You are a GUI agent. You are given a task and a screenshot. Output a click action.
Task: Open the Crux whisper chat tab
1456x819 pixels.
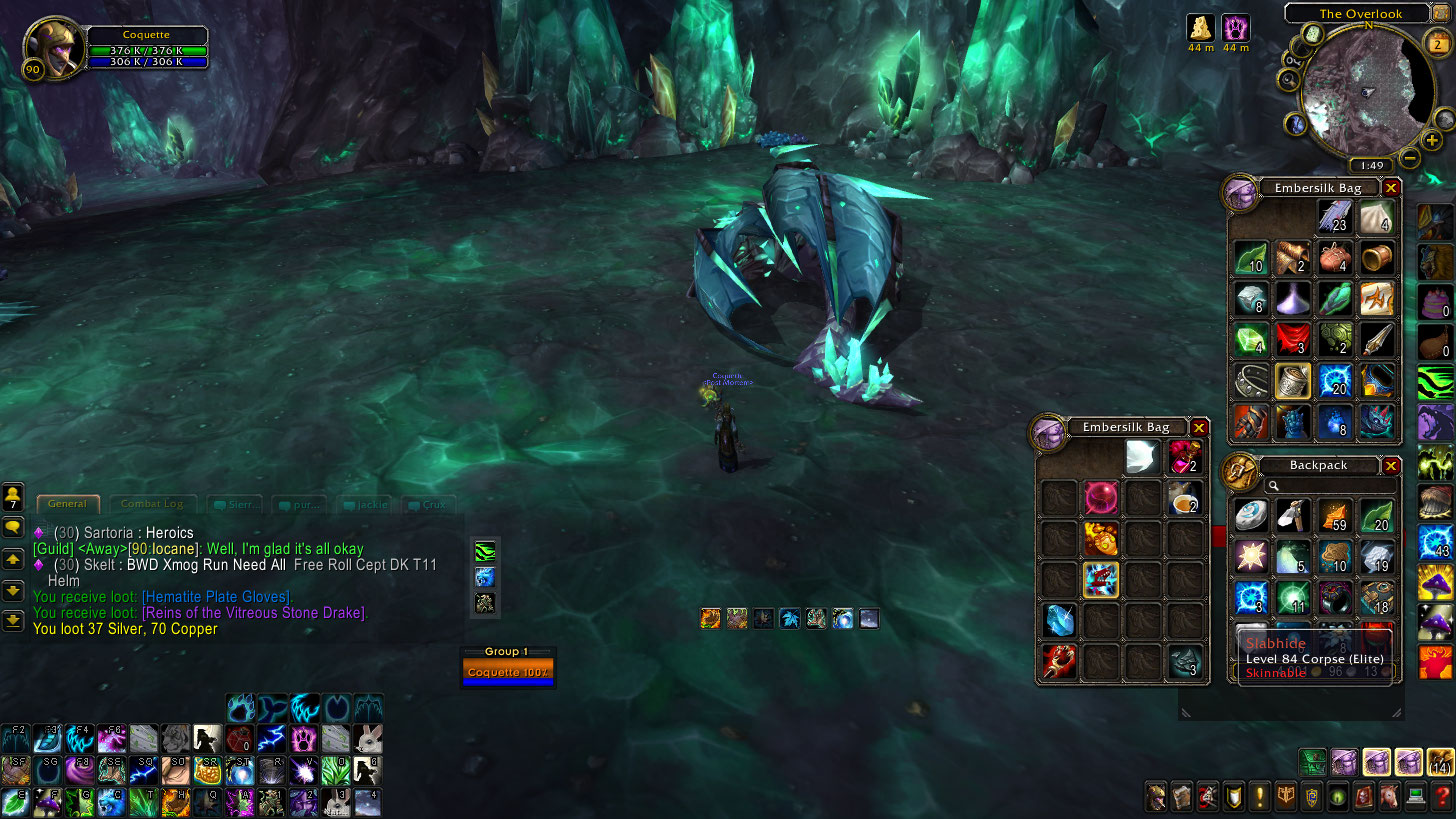click(432, 505)
